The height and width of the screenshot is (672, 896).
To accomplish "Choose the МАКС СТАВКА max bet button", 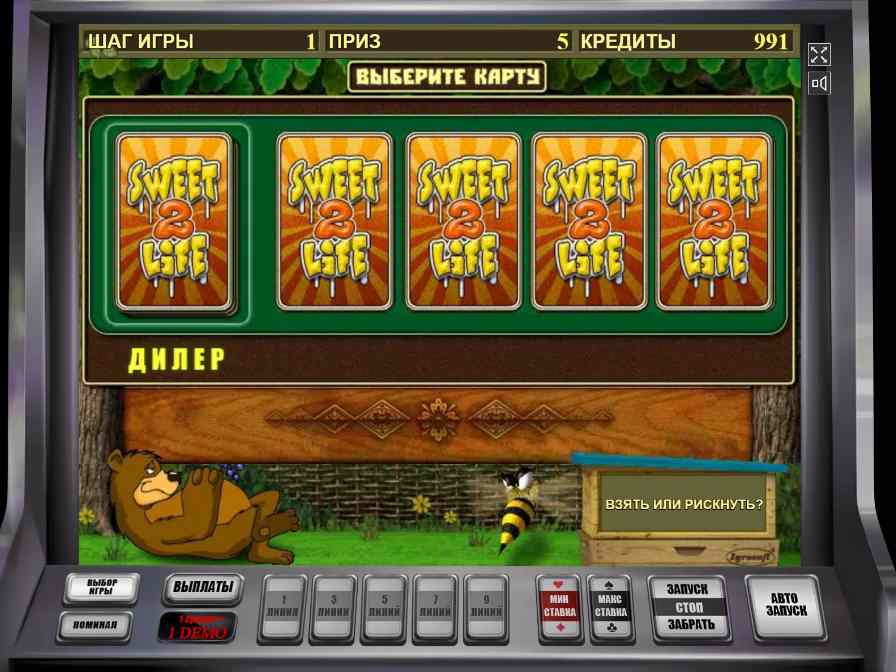I will tap(610, 606).
